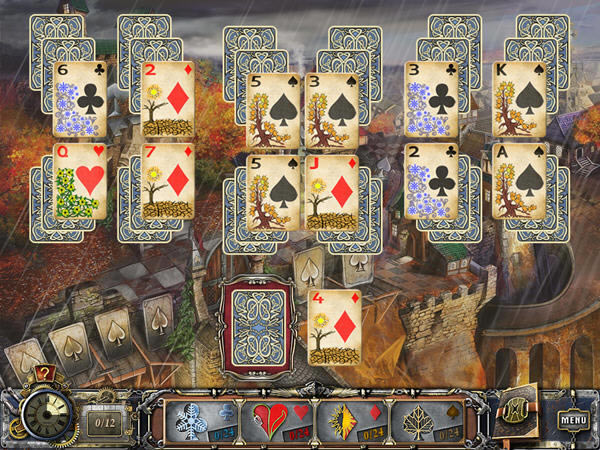The height and width of the screenshot is (450, 600).
Task: Open the MENU button
Action: (572, 420)
